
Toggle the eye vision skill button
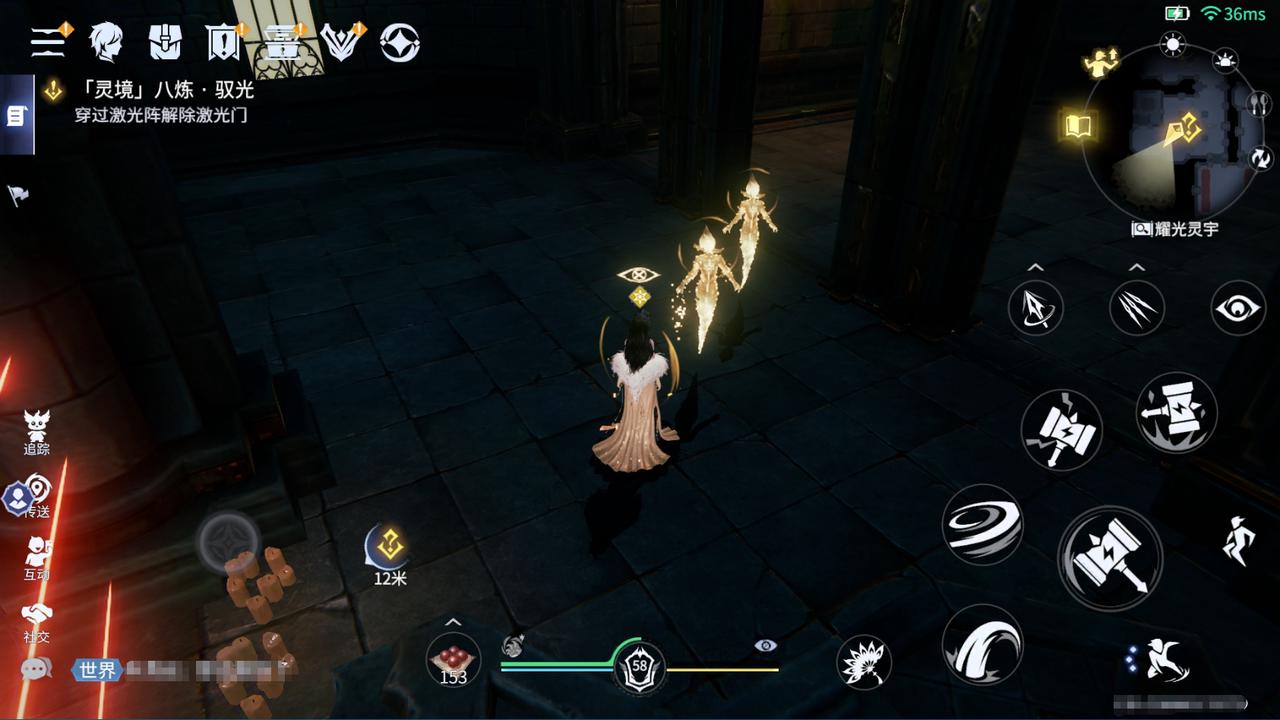(1238, 308)
